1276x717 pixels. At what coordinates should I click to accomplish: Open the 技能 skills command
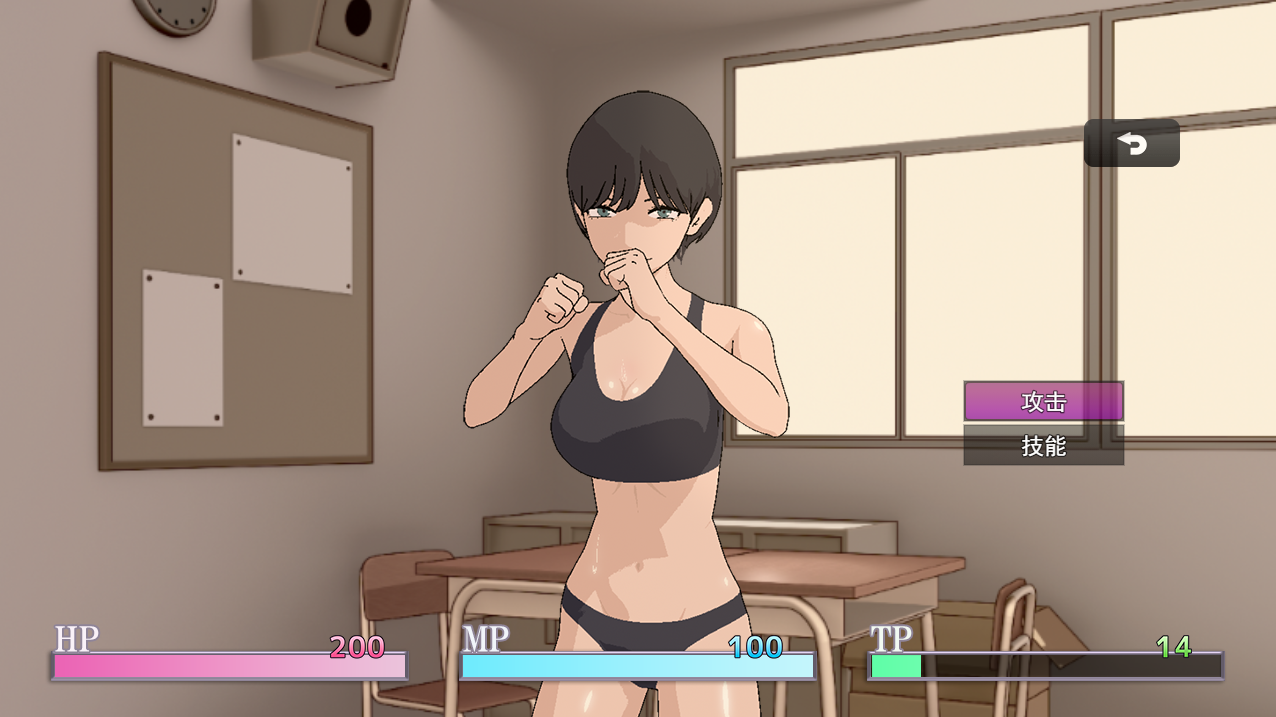pyautogui.click(x=1043, y=446)
